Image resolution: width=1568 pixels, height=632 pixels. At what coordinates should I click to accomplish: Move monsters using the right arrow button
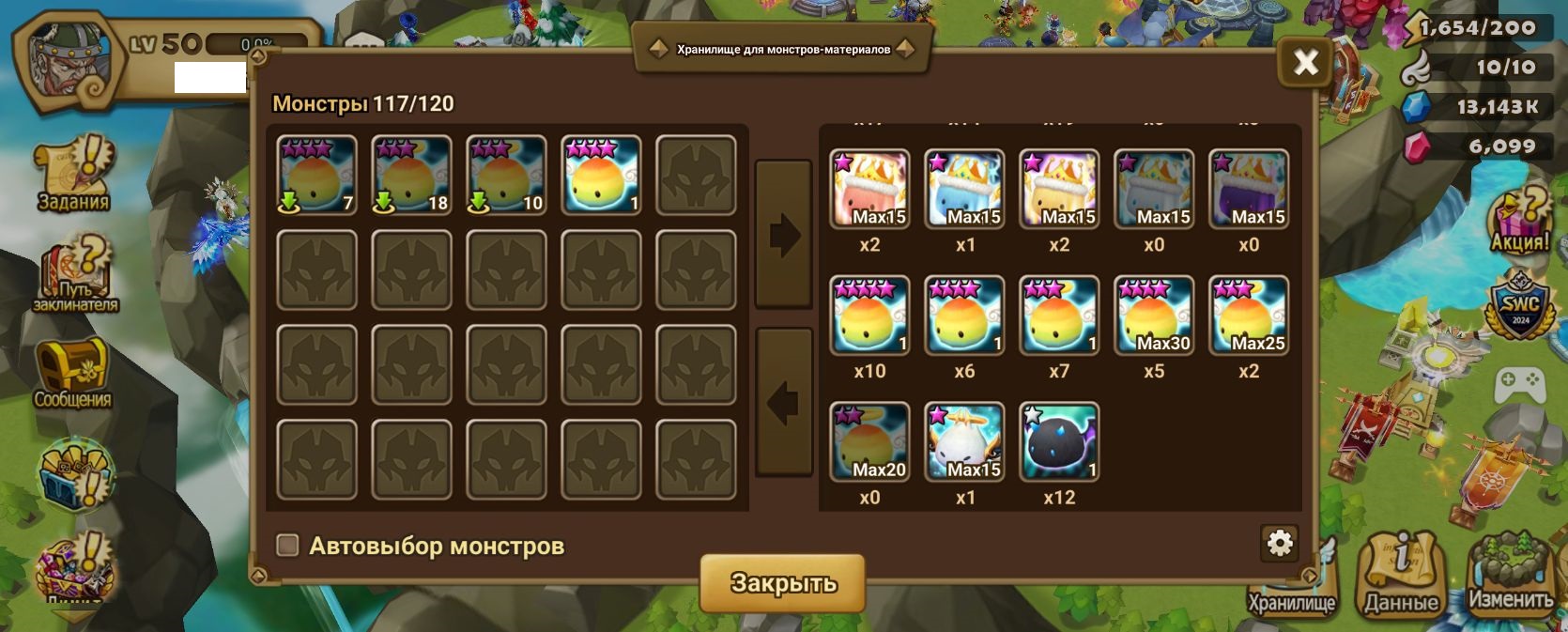click(783, 234)
